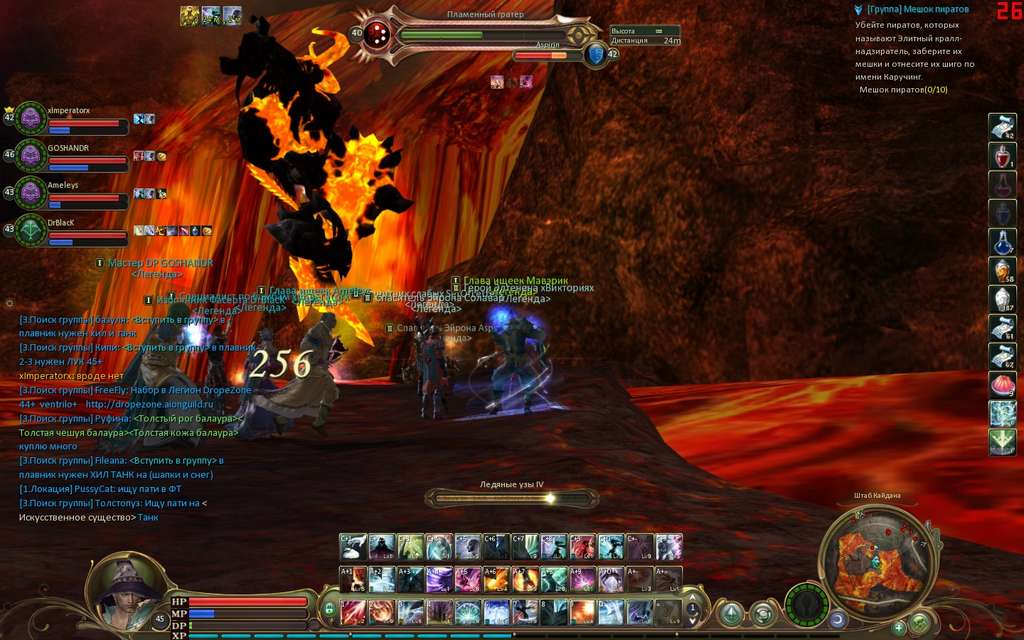Click your character portrait with the wizard hat

tap(125, 590)
